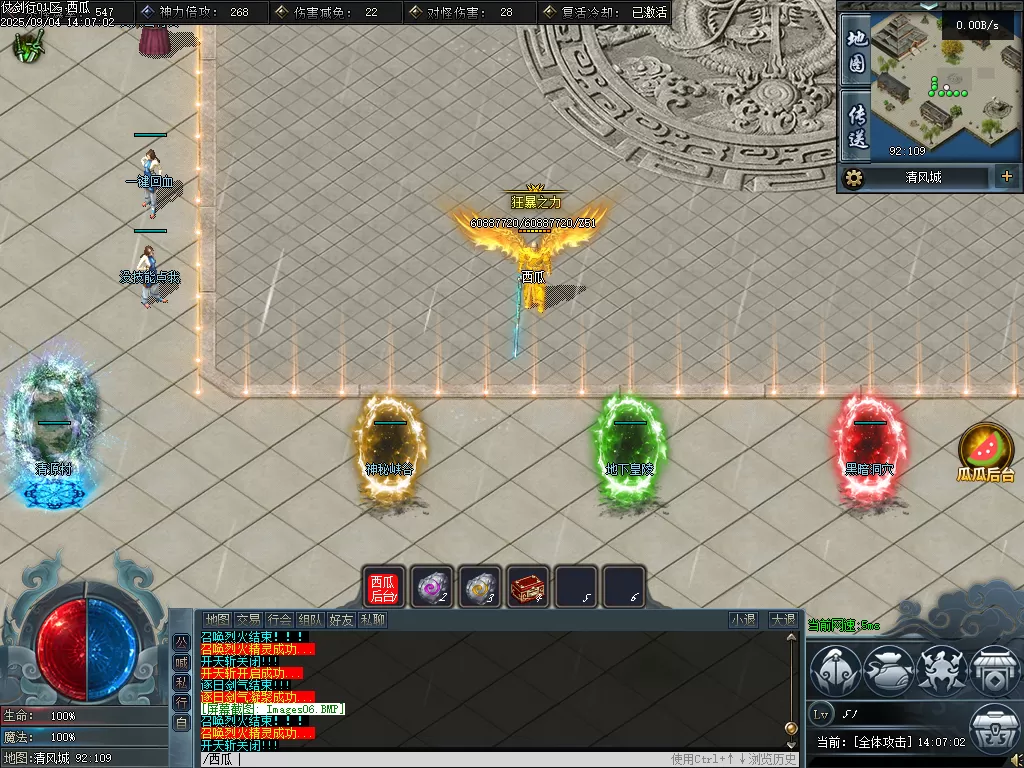
Task: Switch to the 交易 chat tab
Action: tap(248, 620)
